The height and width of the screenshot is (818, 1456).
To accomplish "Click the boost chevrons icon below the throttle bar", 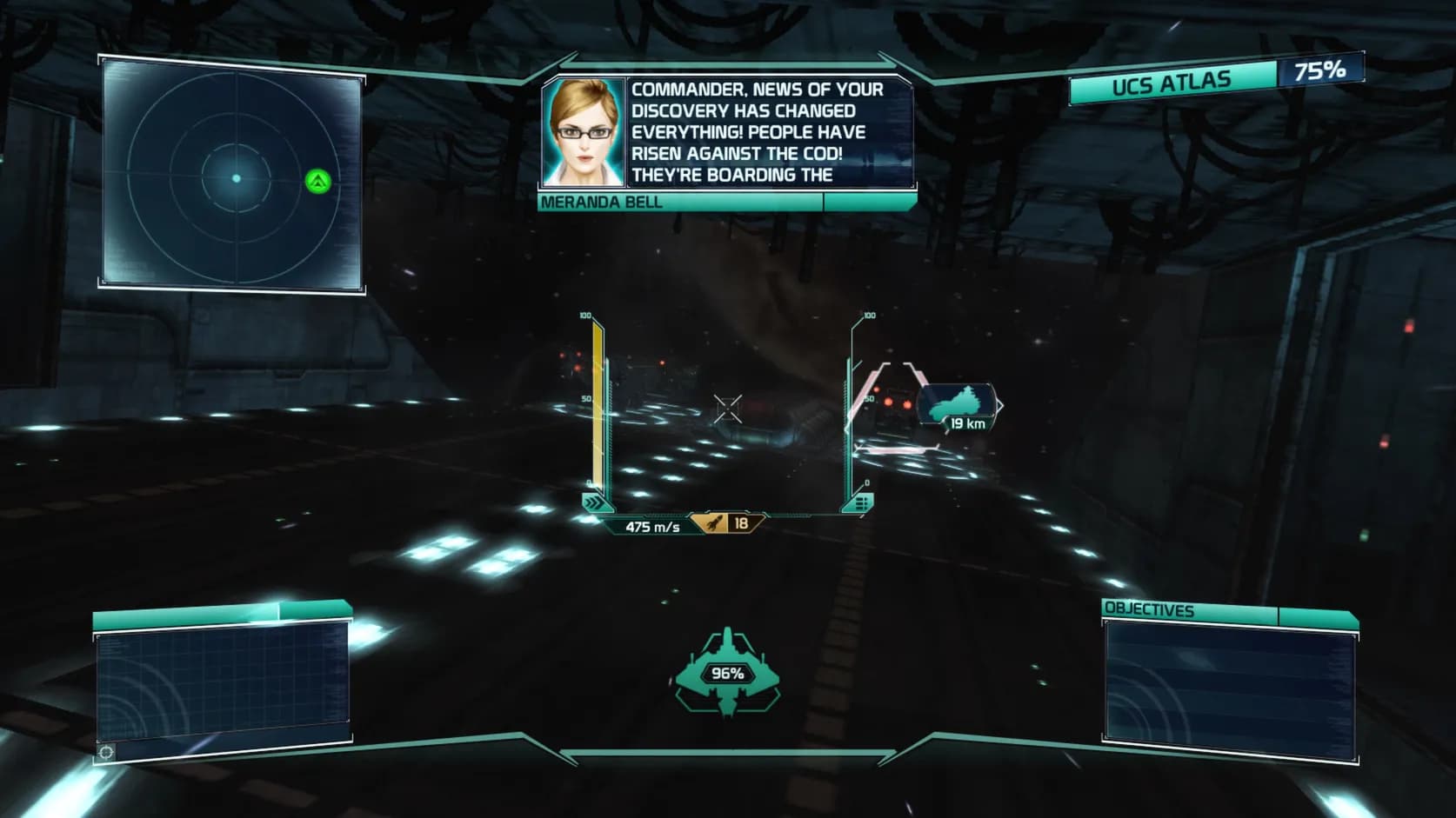I will pyautogui.click(x=595, y=502).
